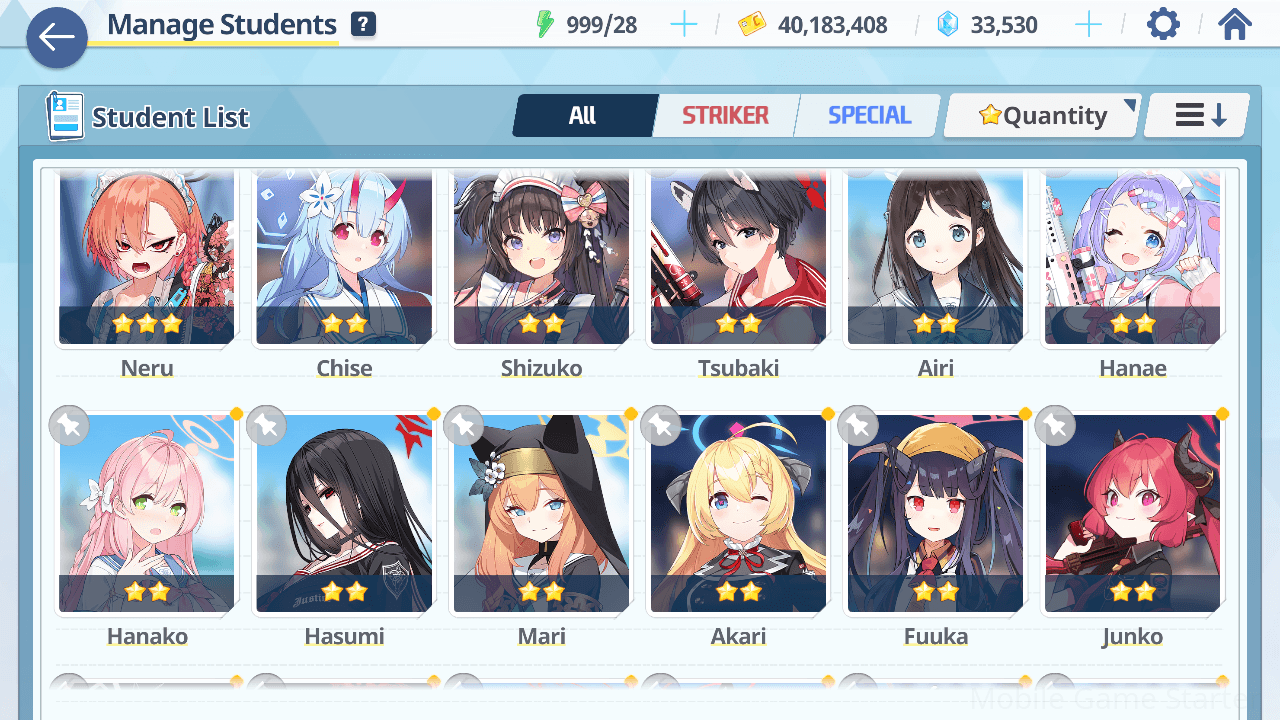Select the Hasumi portrait

pyautogui.click(x=344, y=513)
